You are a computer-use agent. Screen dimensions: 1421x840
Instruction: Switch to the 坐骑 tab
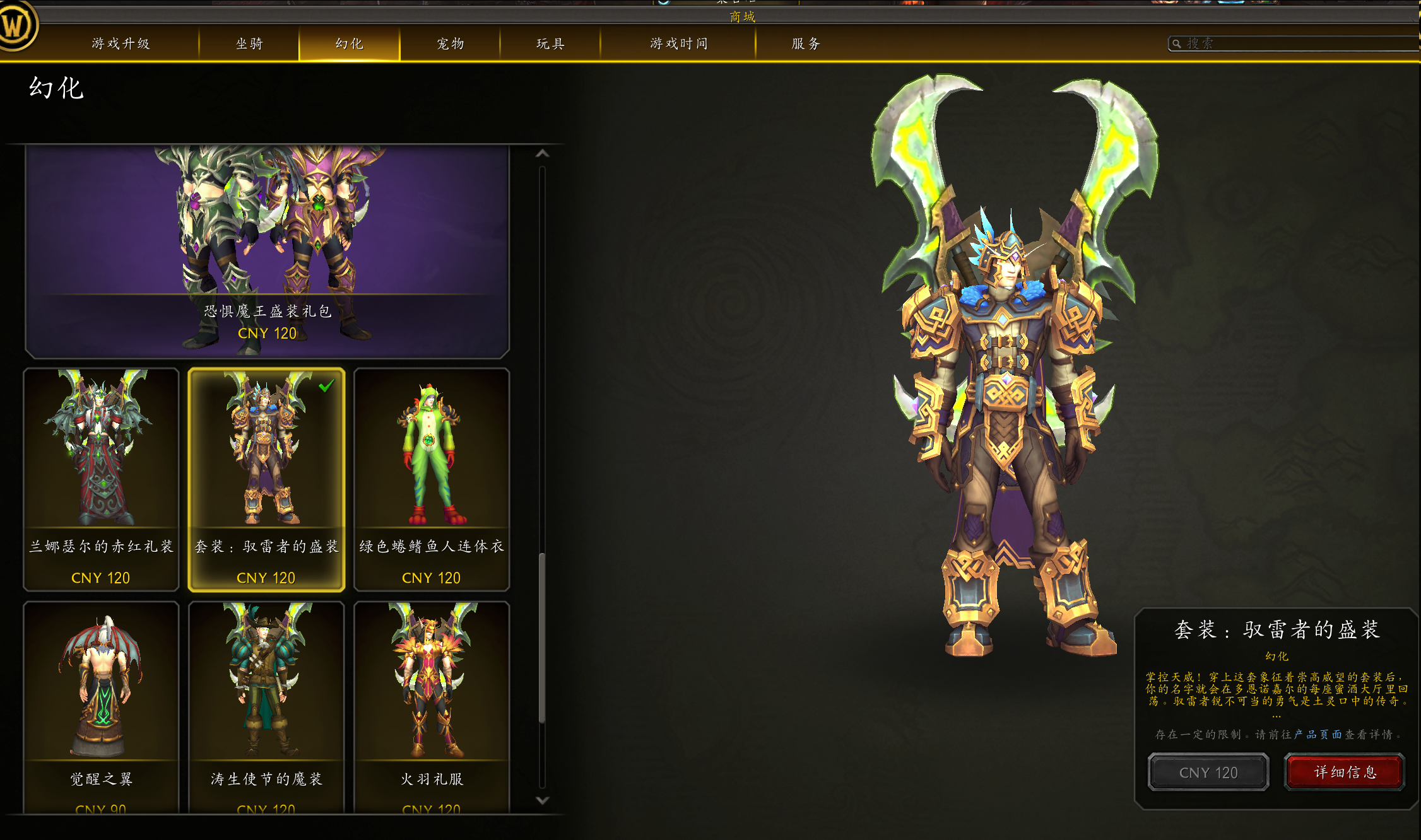pyautogui.click(x=249, y=44)
